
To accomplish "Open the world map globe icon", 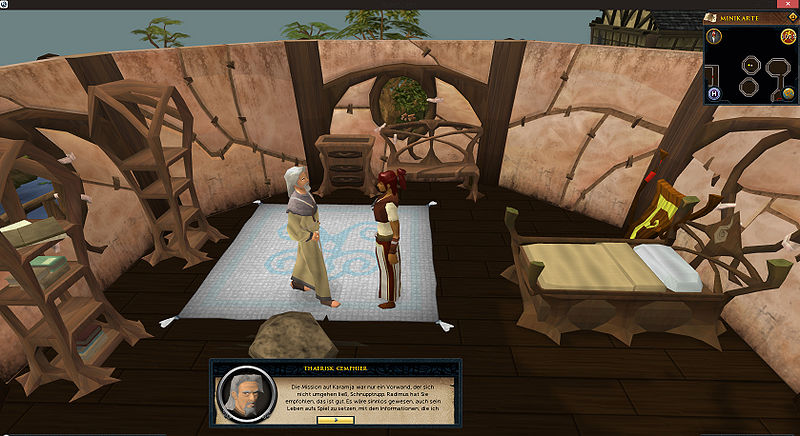I will pos(788,93).
